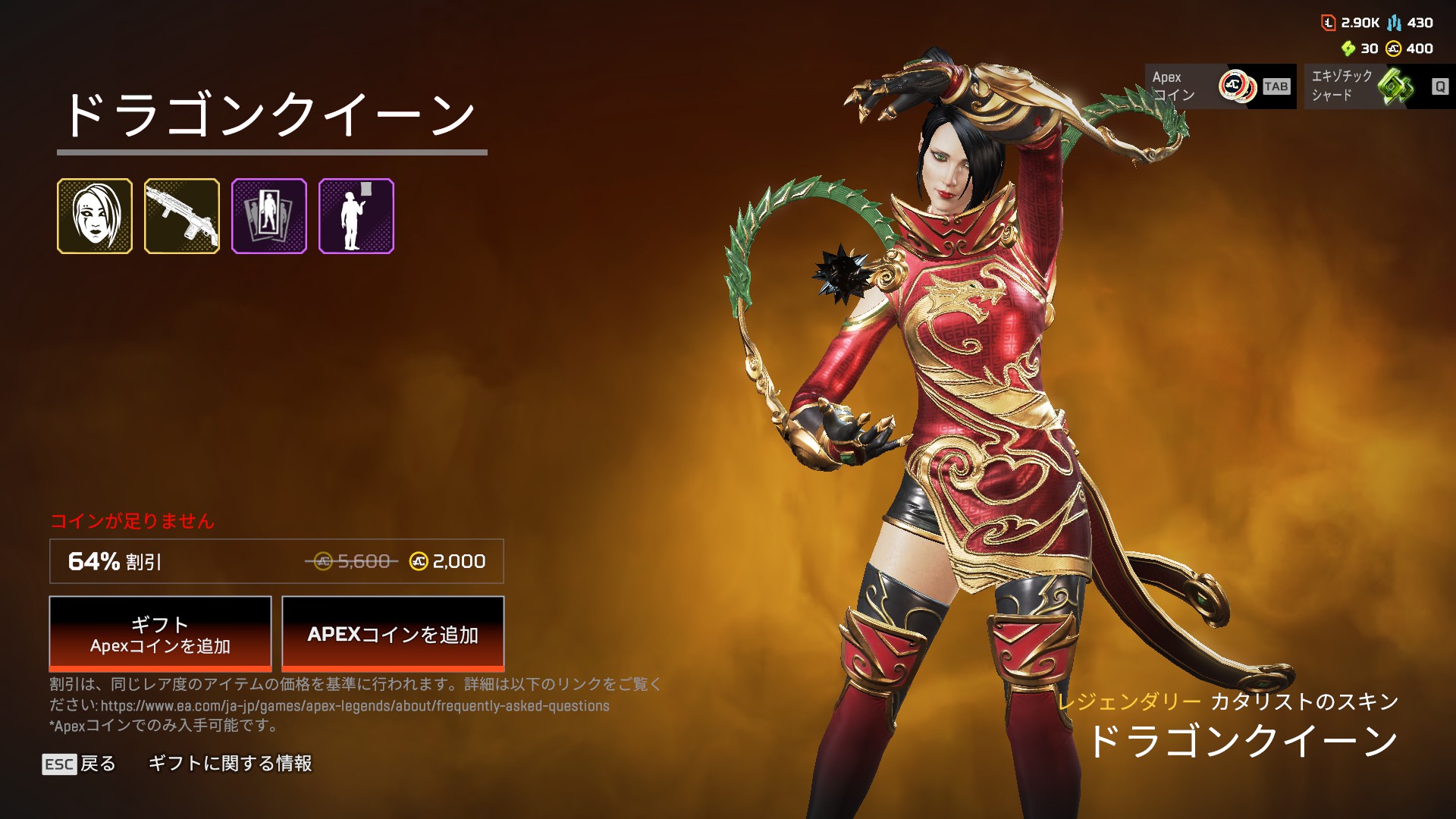Open the EA frequently-asked-questions link
Image resolution: width=1456 pixels, height=819 pixels.
(355, 706)
